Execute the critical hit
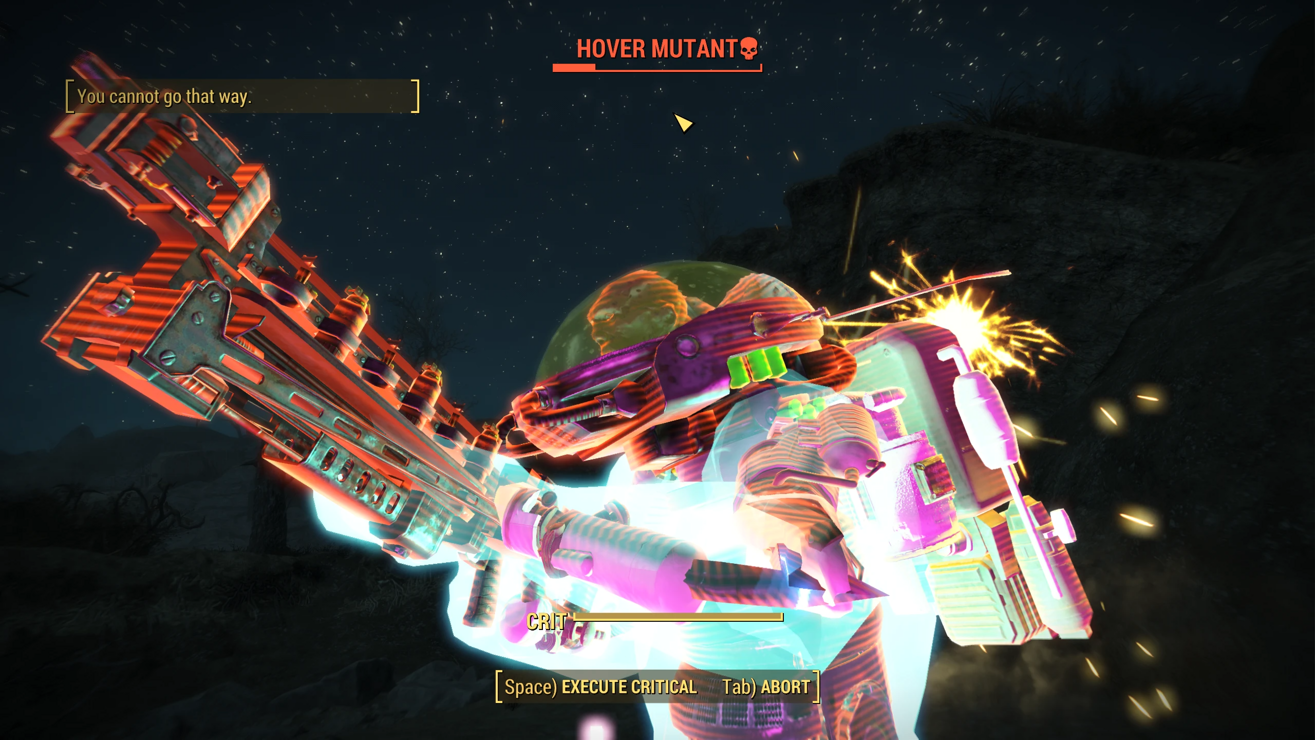Screen dimensions: 1315x740 point(601,687)
